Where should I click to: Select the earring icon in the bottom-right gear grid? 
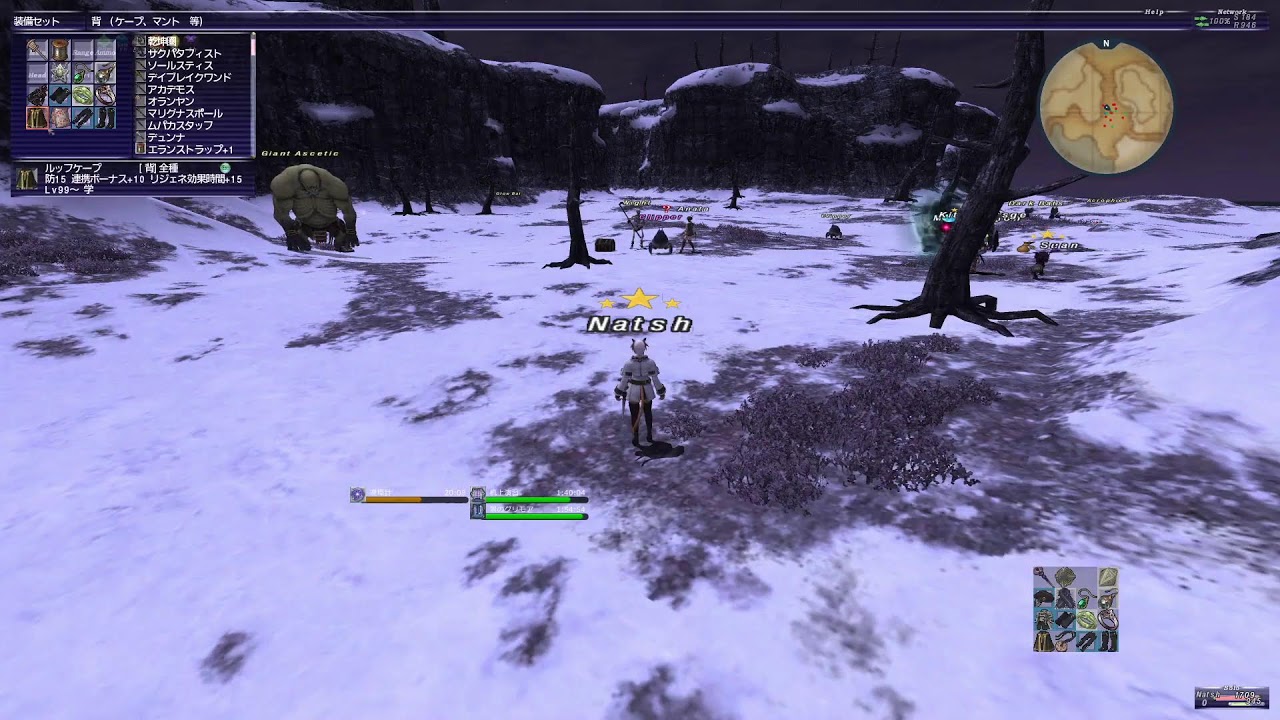click(1108, 599)
